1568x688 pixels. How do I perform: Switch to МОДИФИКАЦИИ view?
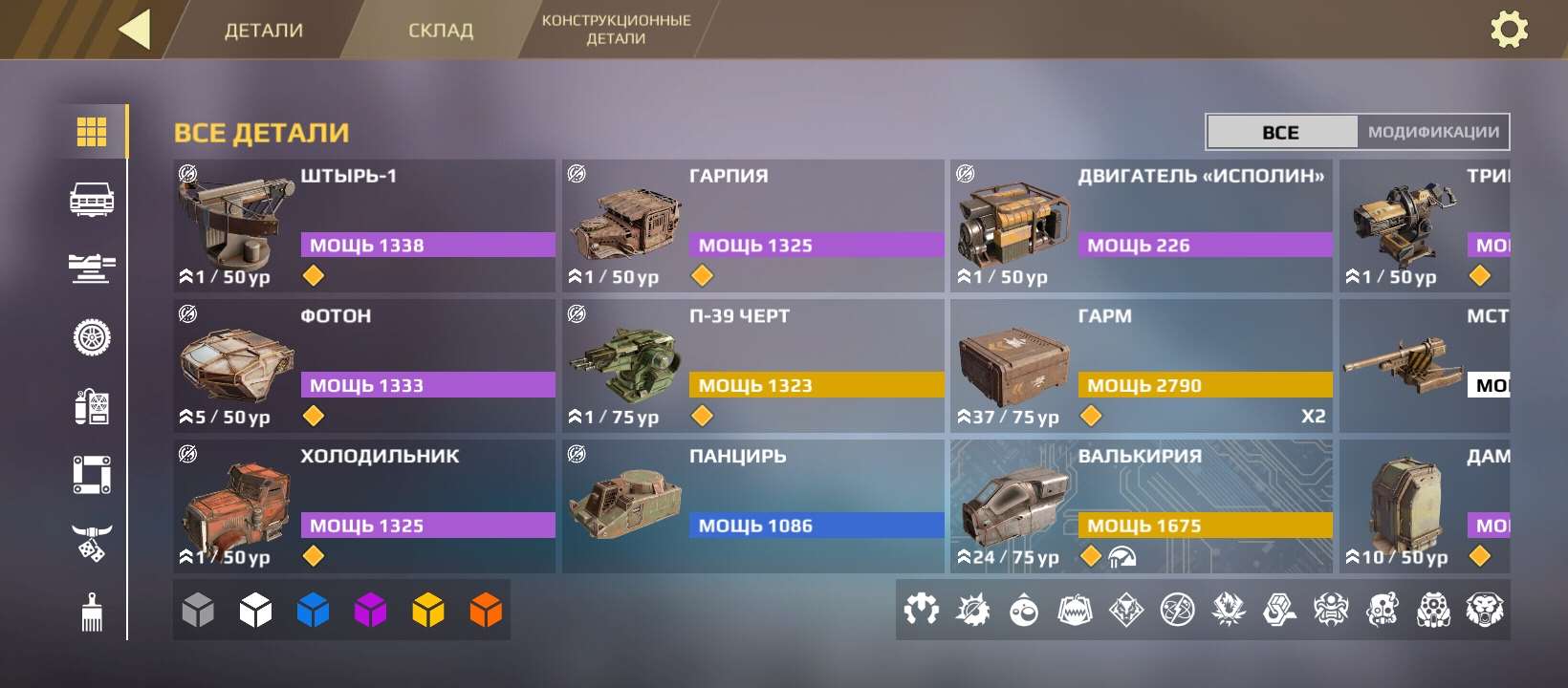[x=1432, y=132]
